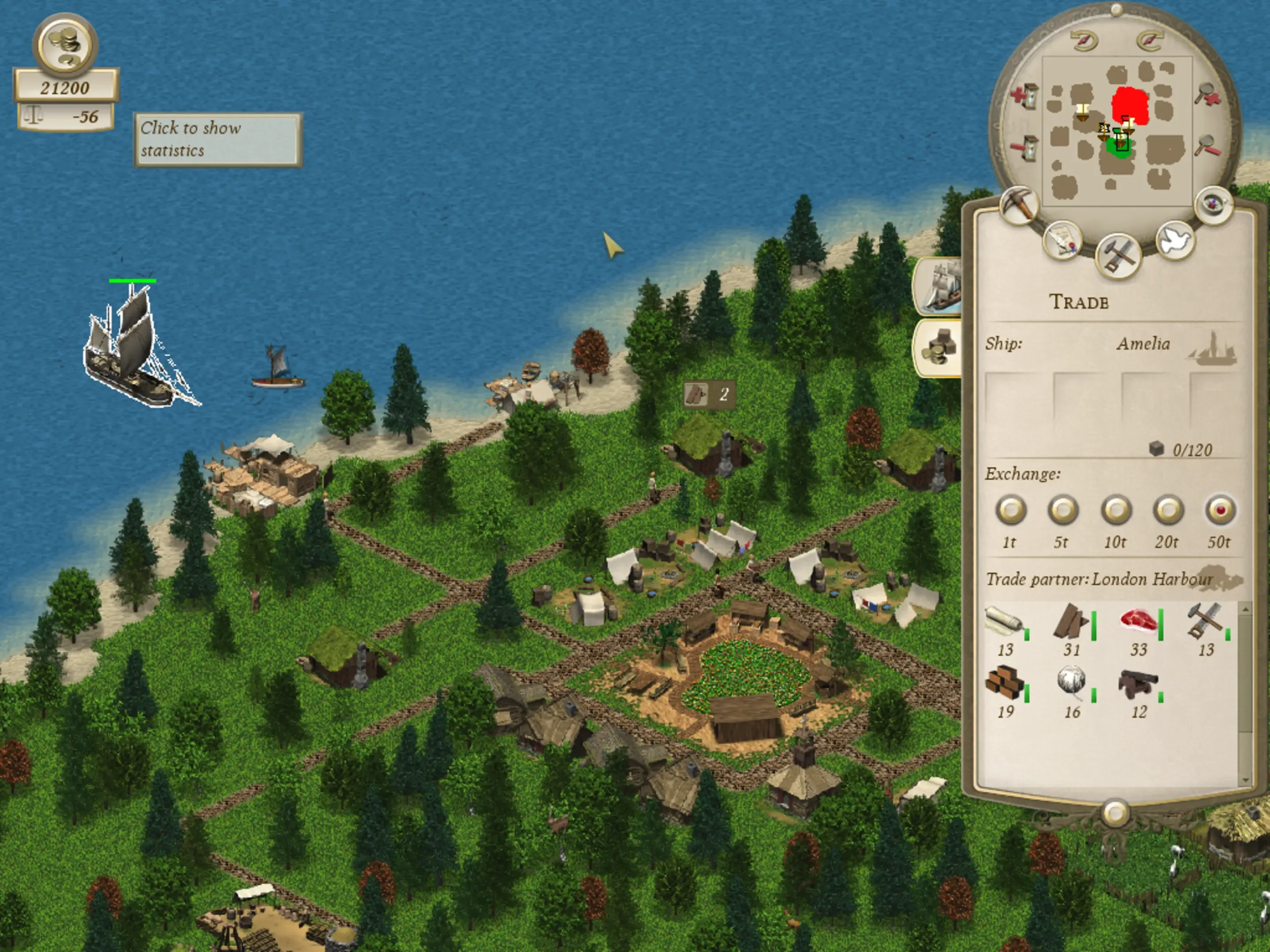Choose the 10t exchange amount

[x=1116, y=509]
